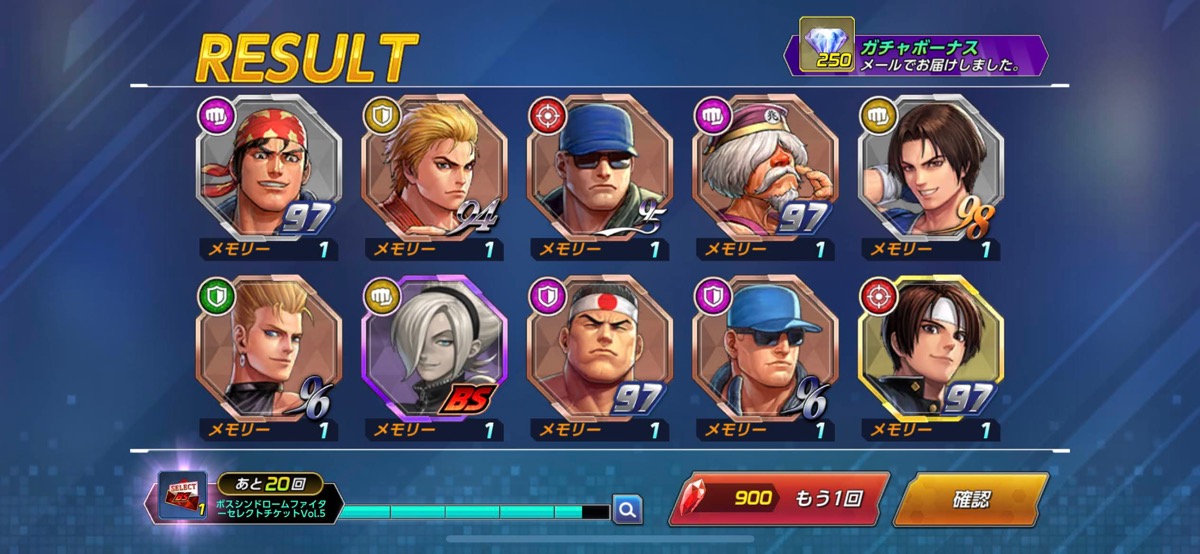This screenshot has width=1200, height=554.
Task: Open the magnifier ticket details button
Action: [627, 510]
